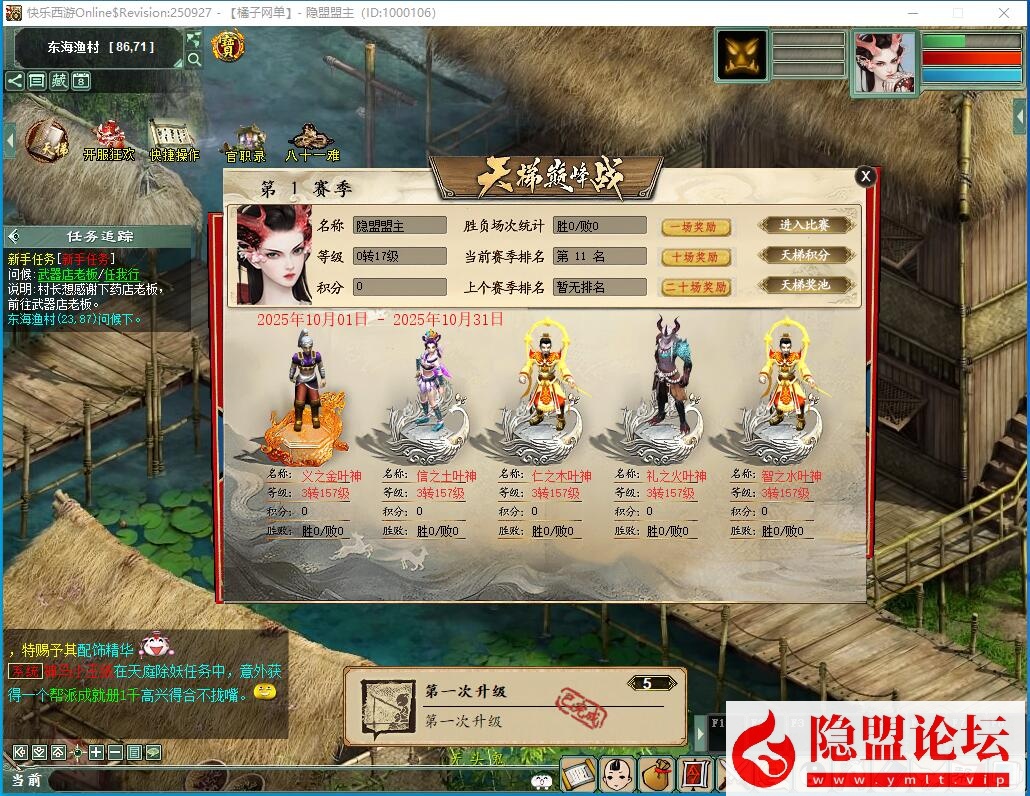Screen dimensions: 1030x796
Task: Claim the 十场奖励 ten-match reward
Action: [695, 257]
